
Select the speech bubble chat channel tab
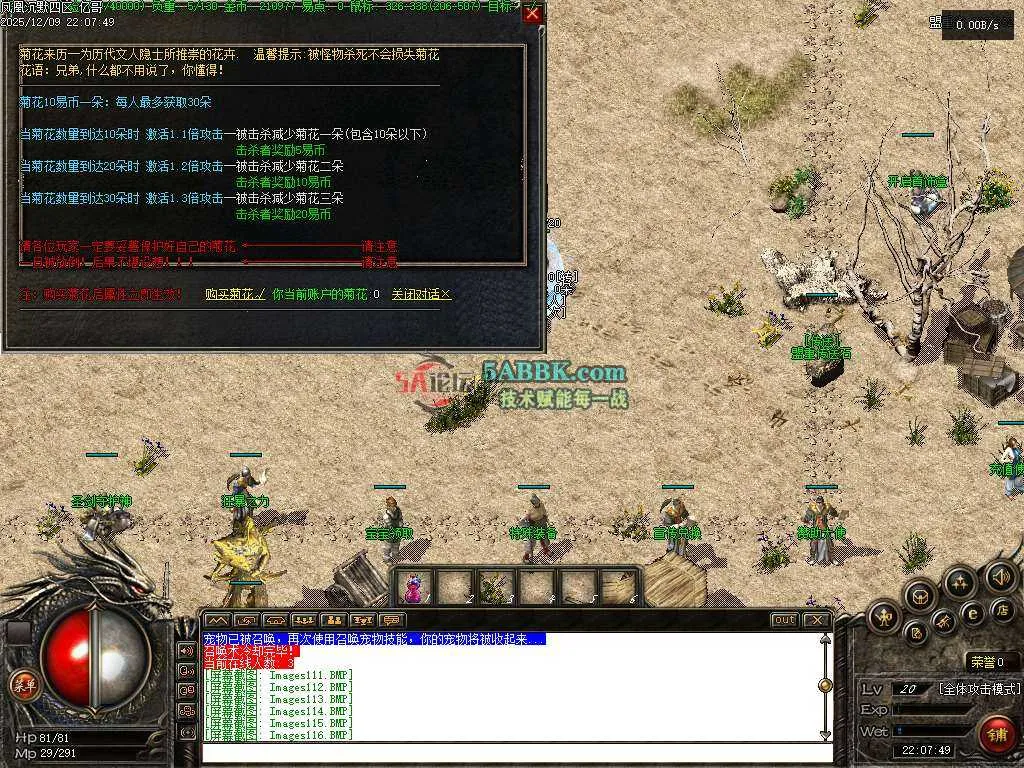[392, 620]
